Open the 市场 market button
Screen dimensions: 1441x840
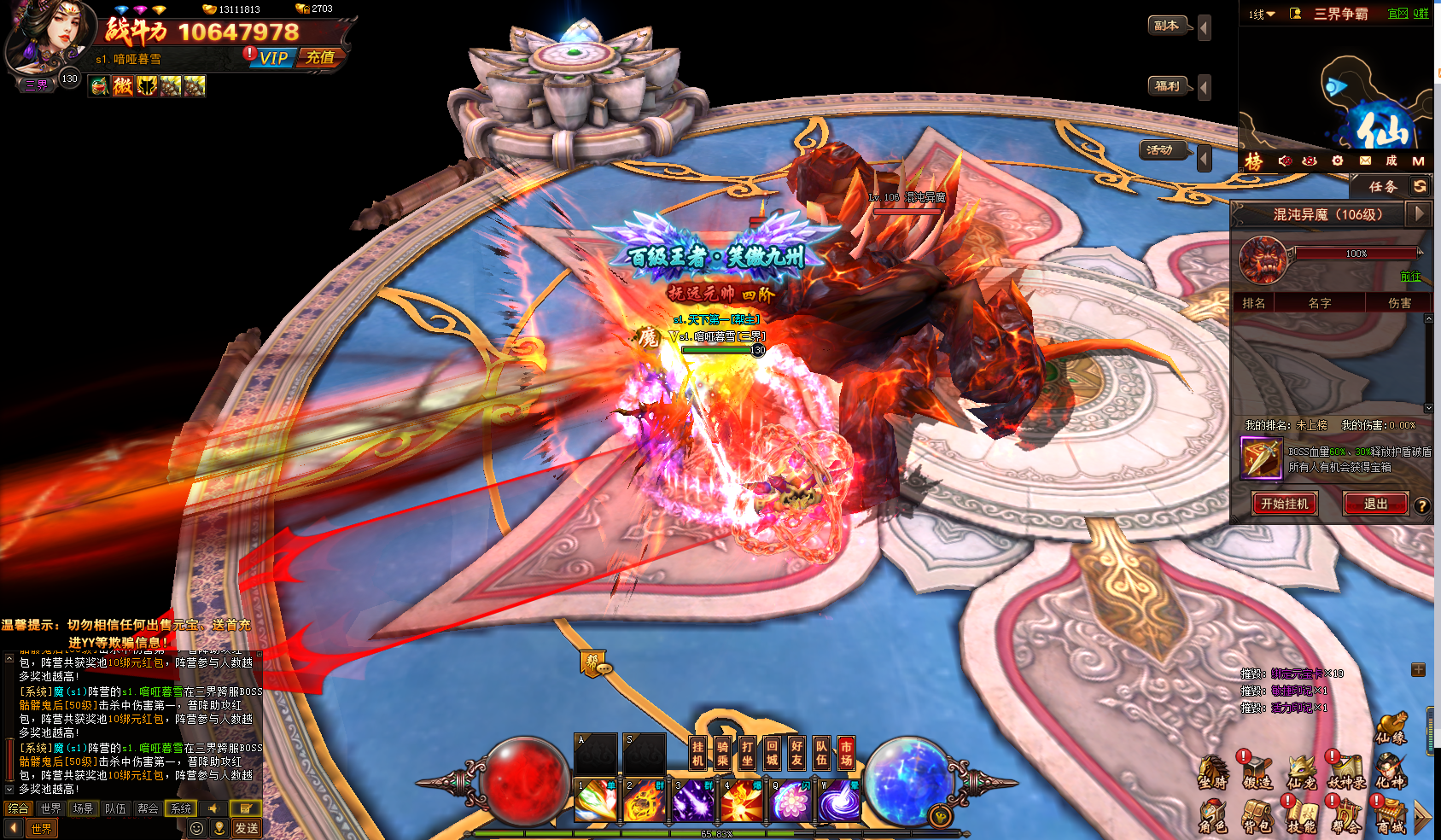846,752
